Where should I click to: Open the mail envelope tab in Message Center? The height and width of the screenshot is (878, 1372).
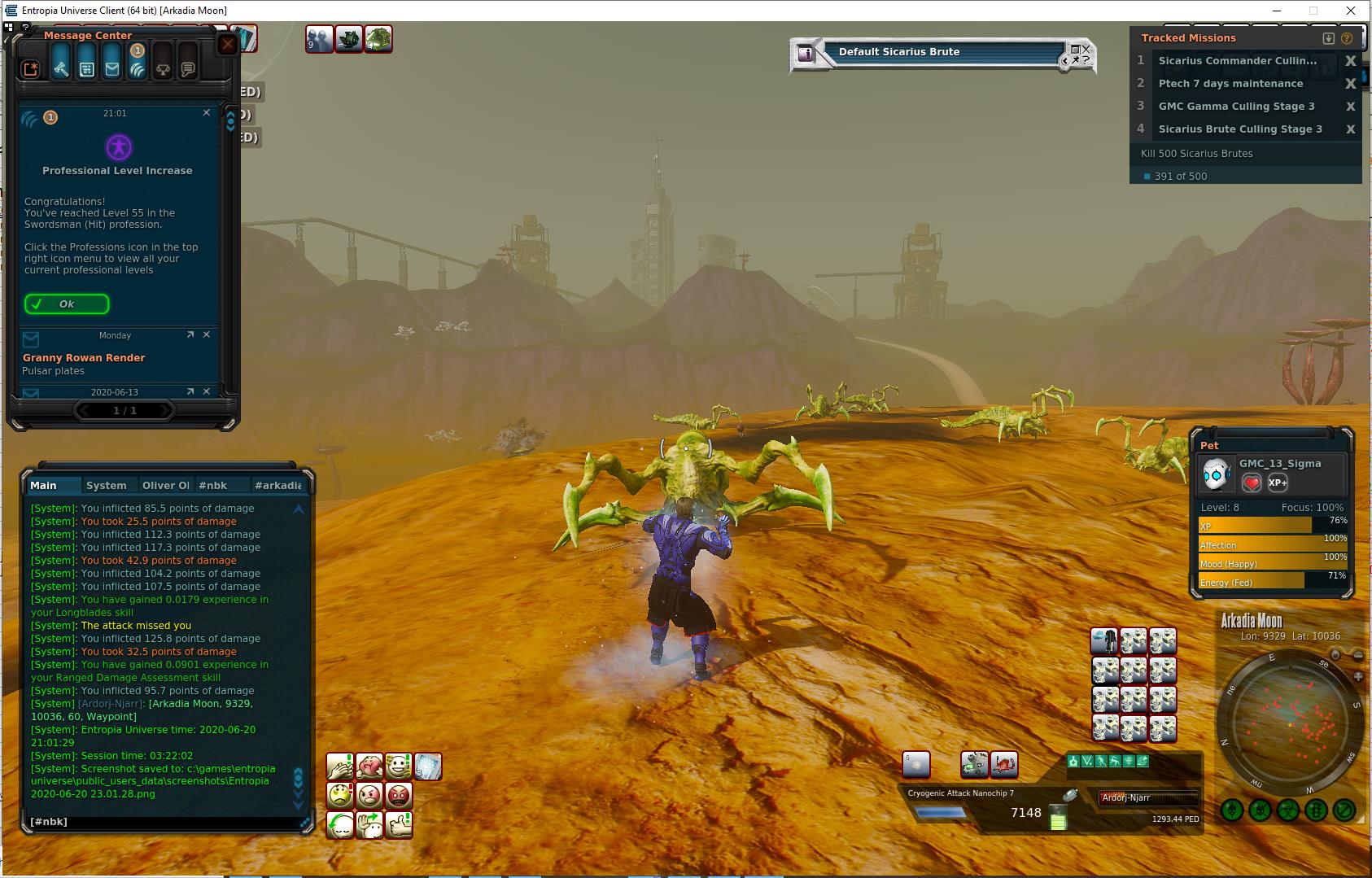click(112, 69)
